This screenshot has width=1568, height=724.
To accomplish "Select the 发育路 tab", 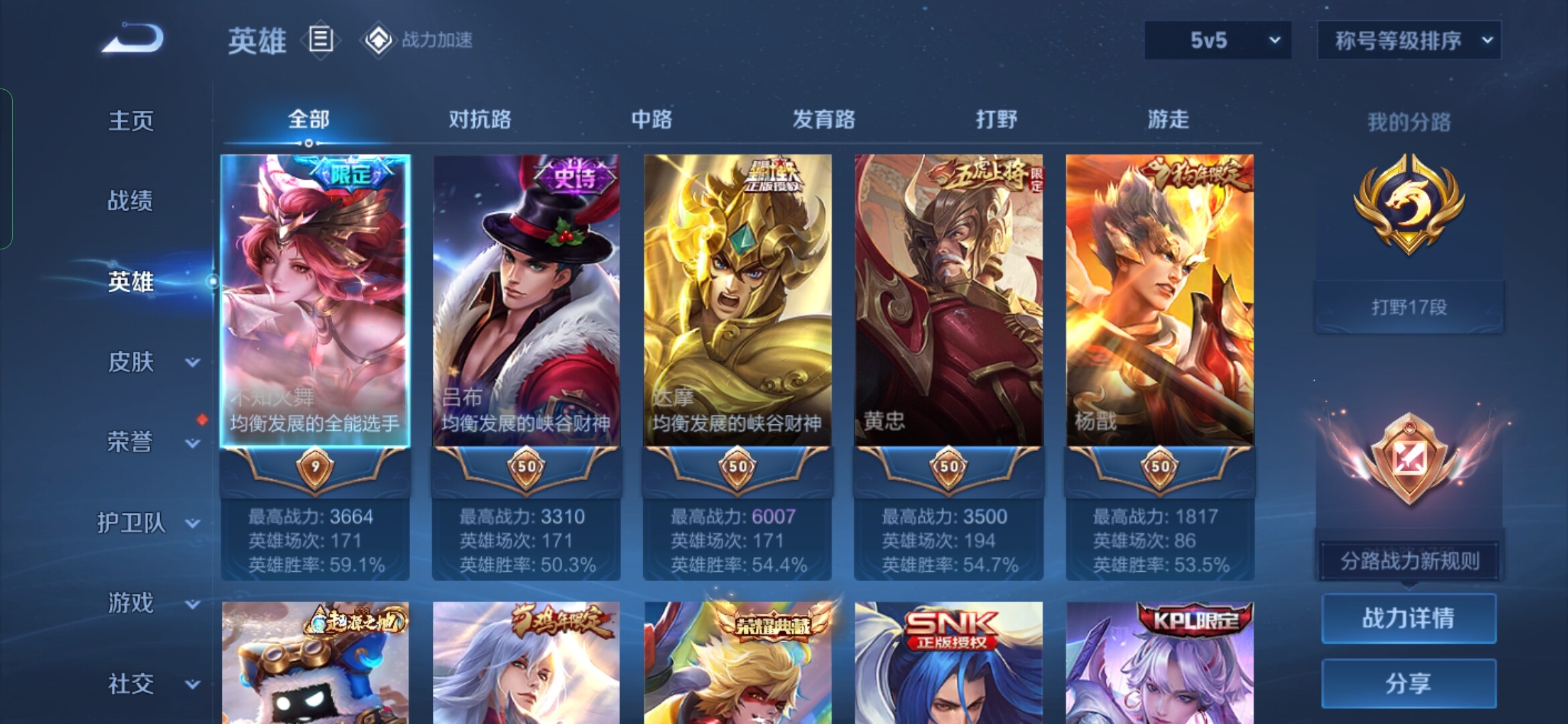I will tap(824, 119).
